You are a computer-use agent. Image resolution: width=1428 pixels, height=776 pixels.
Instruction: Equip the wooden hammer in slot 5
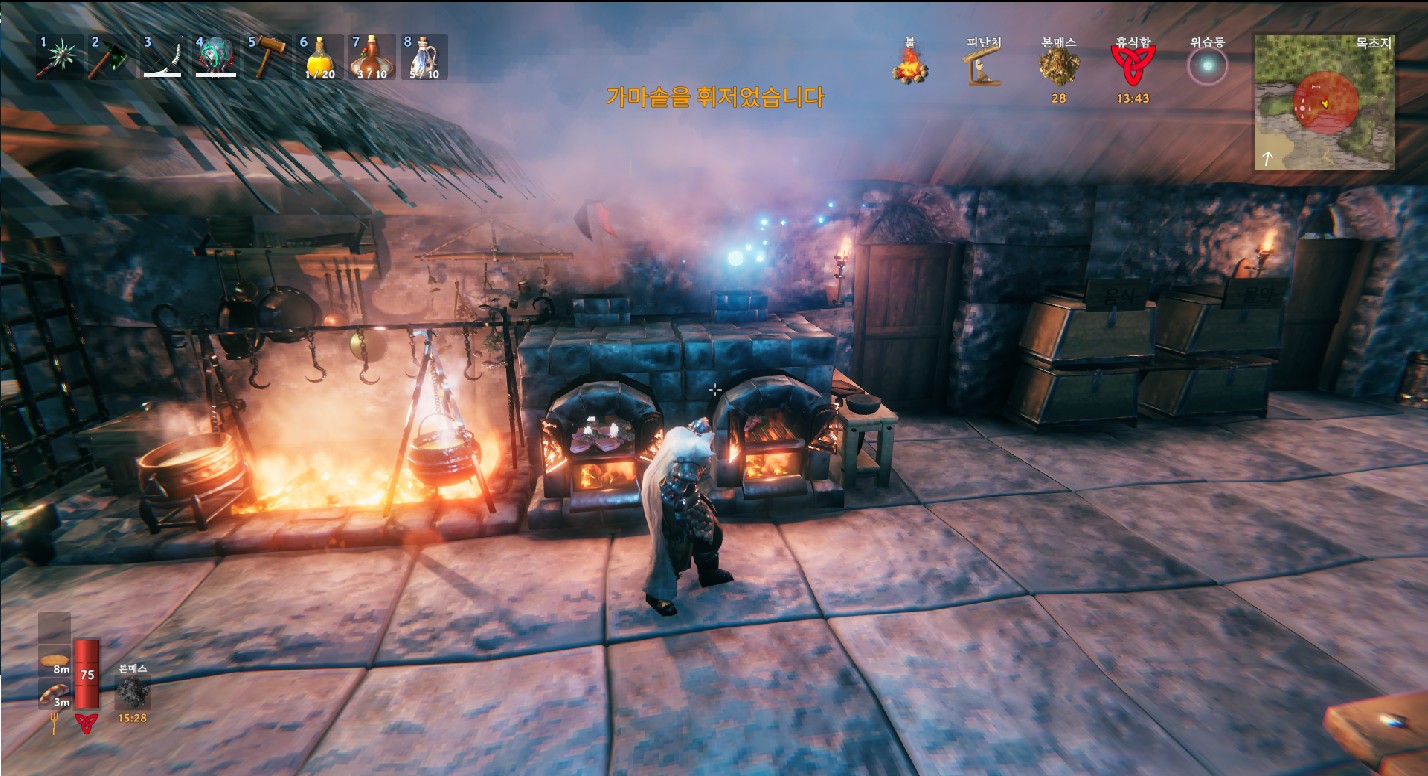267,58
